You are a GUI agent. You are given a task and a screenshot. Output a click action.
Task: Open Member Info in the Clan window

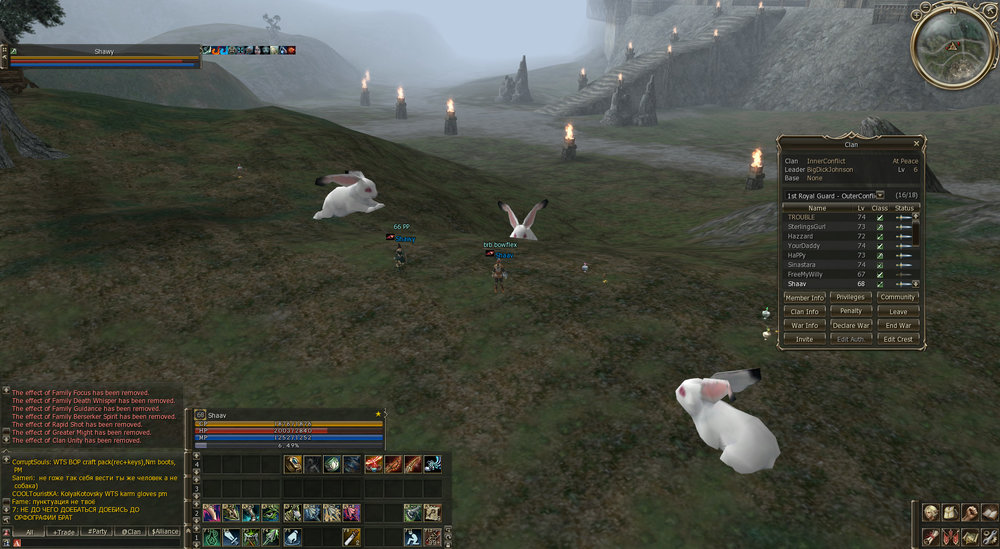804,297
